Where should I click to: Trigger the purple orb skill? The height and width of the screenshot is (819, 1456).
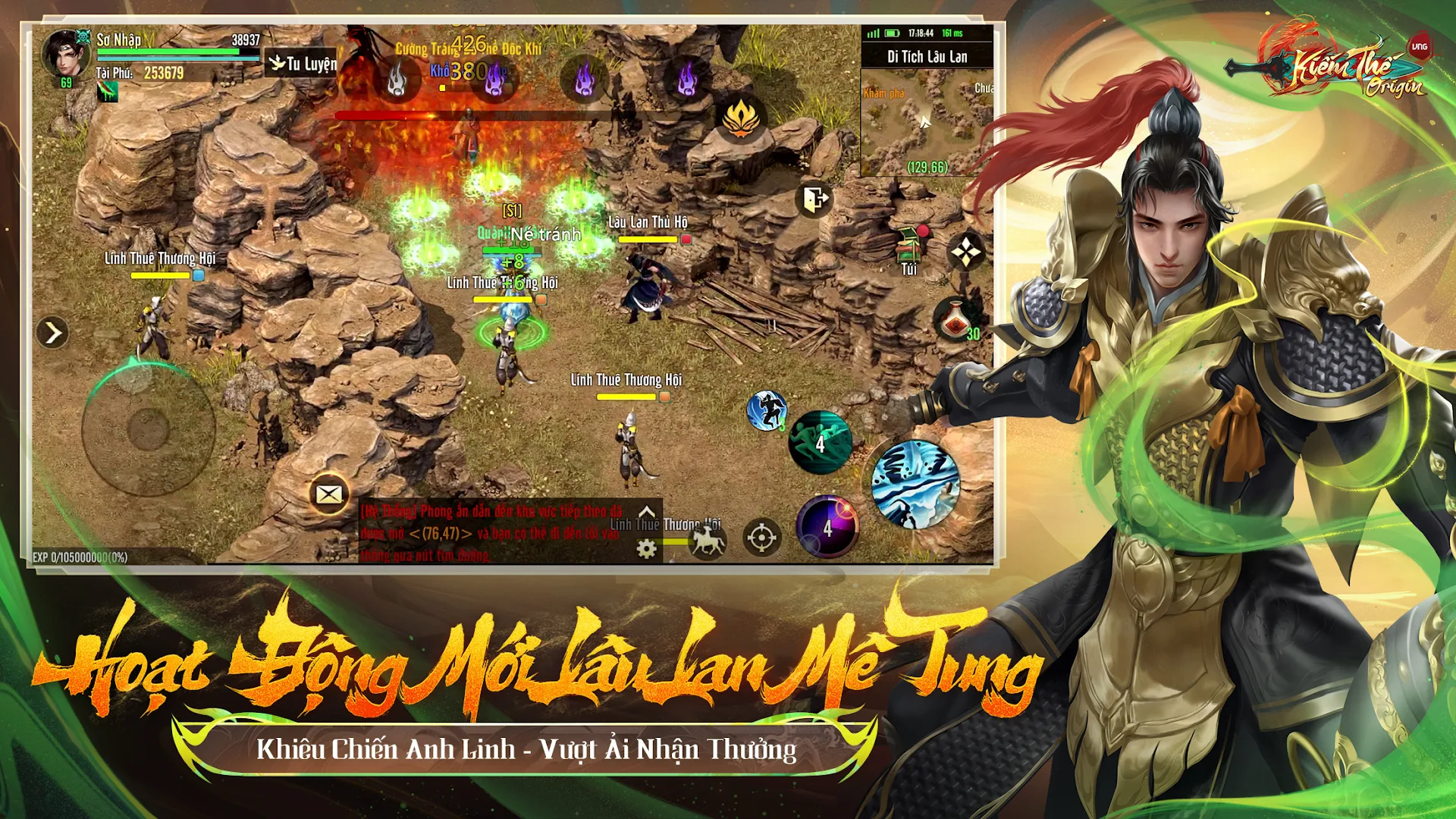[x=827, y=526]
